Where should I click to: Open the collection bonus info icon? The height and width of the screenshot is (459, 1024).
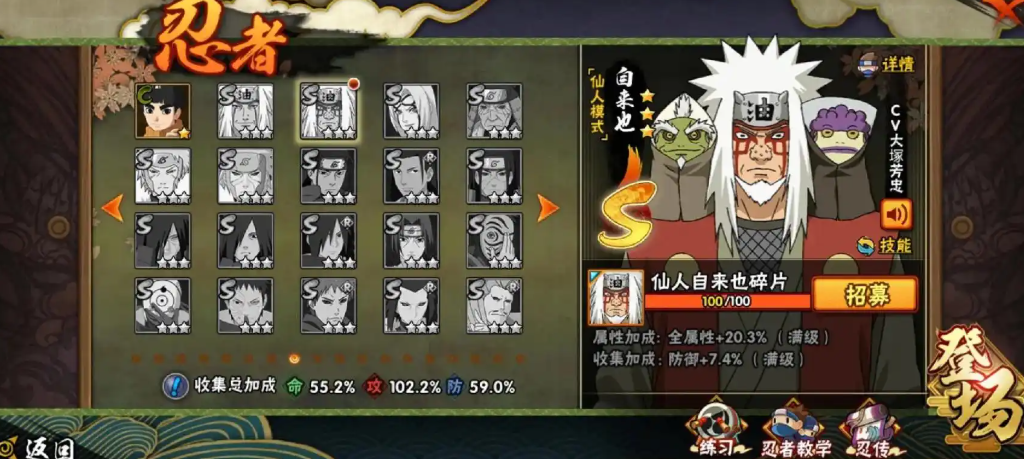176,385
